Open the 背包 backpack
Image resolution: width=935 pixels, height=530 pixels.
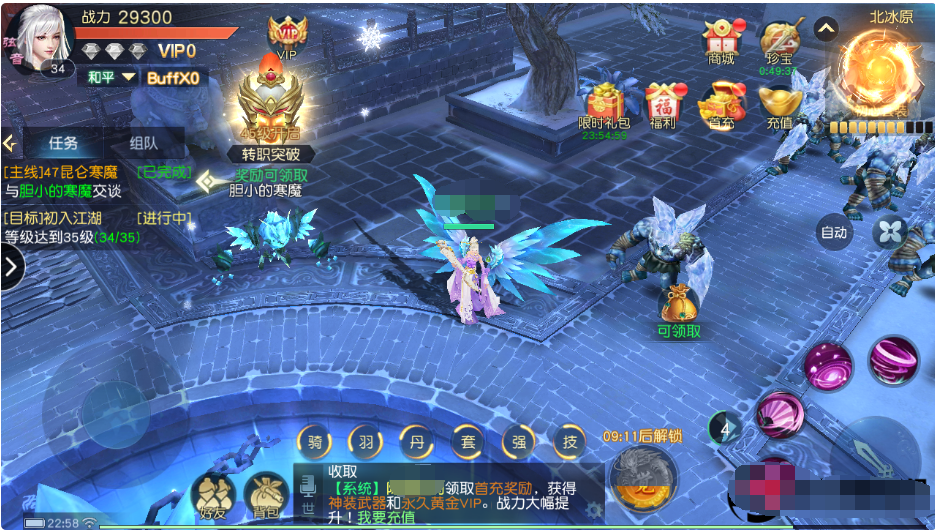pos(265,495)
